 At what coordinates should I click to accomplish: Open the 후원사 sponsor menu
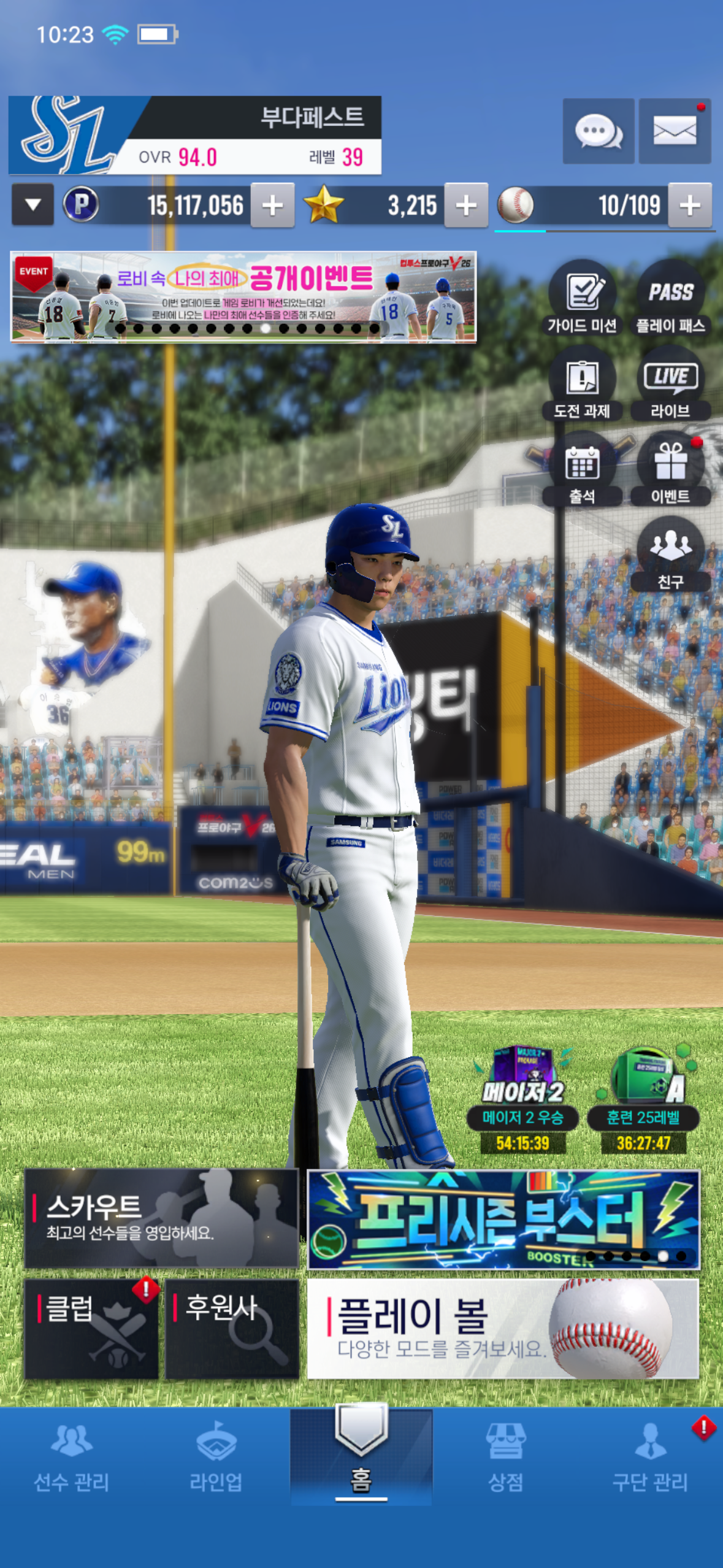point(232,1328)
